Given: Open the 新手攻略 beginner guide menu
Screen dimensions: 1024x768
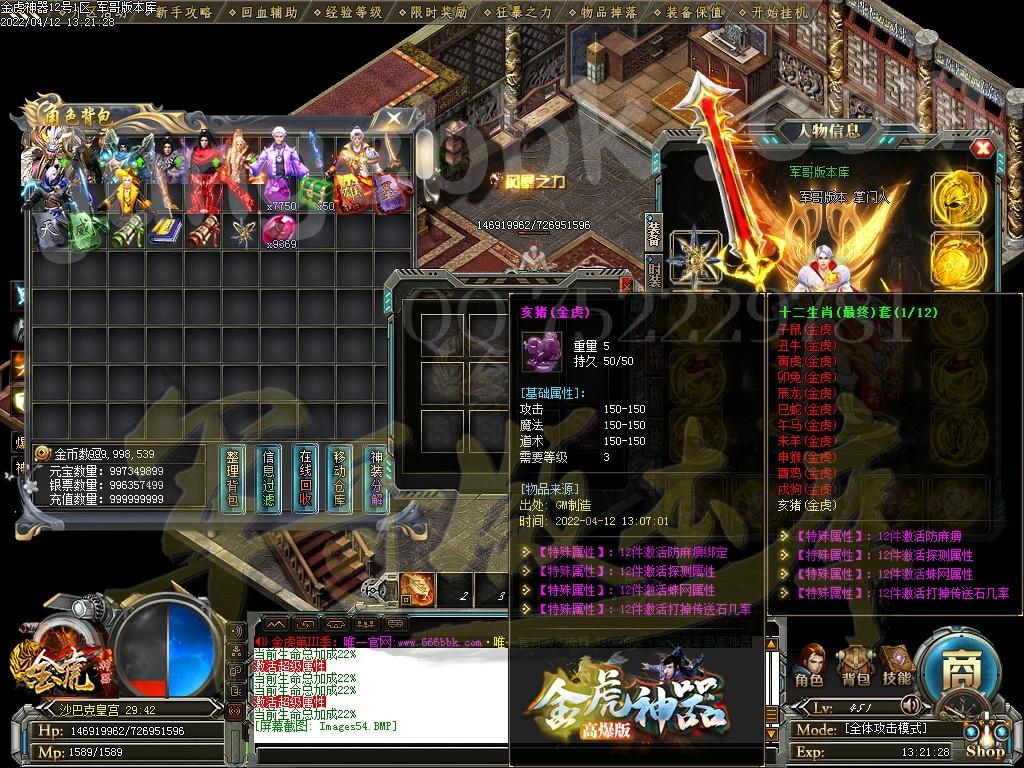Looking at the screenshot, I should (183, 12).
